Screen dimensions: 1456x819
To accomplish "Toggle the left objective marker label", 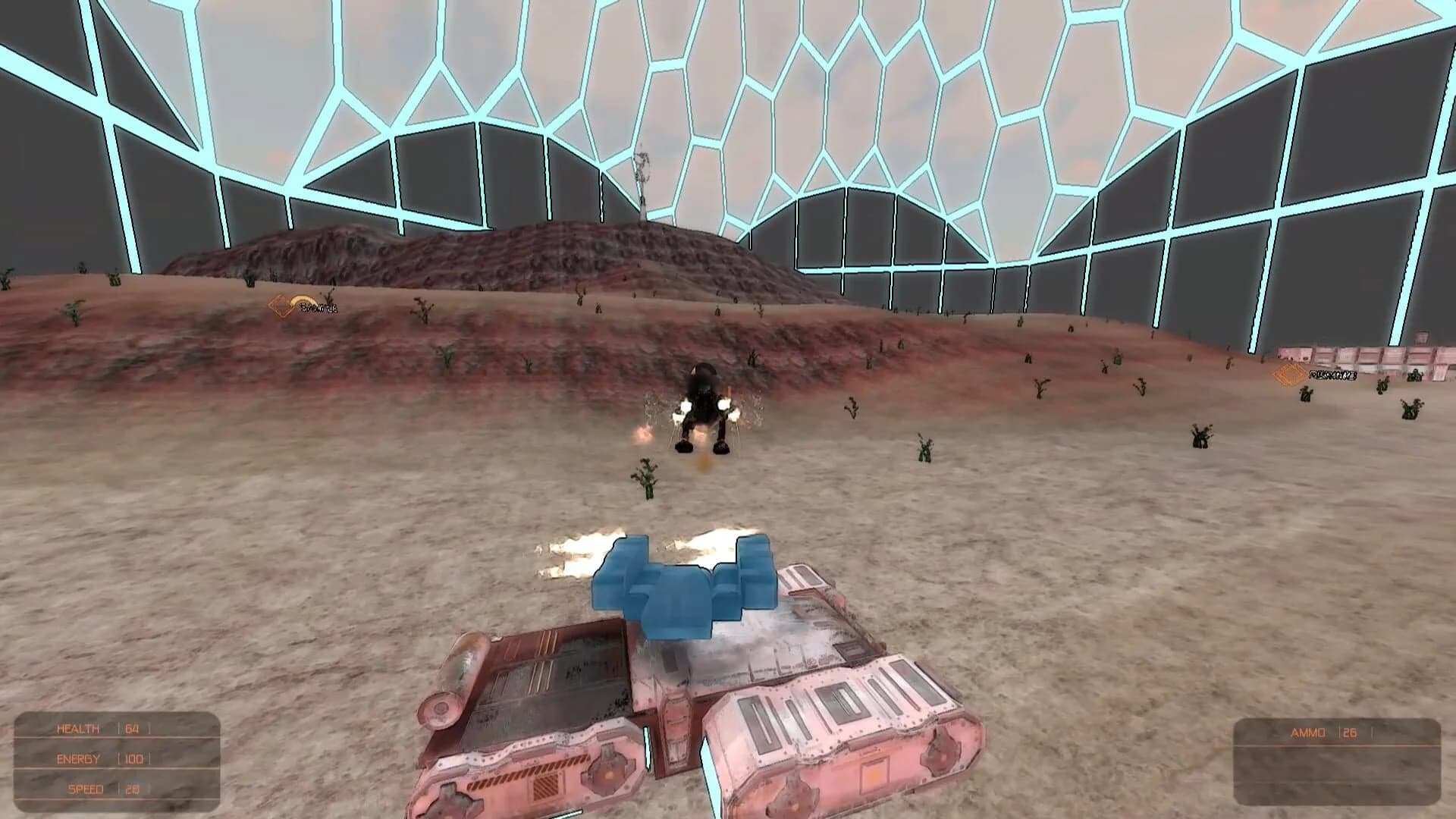I will (316, 308).
